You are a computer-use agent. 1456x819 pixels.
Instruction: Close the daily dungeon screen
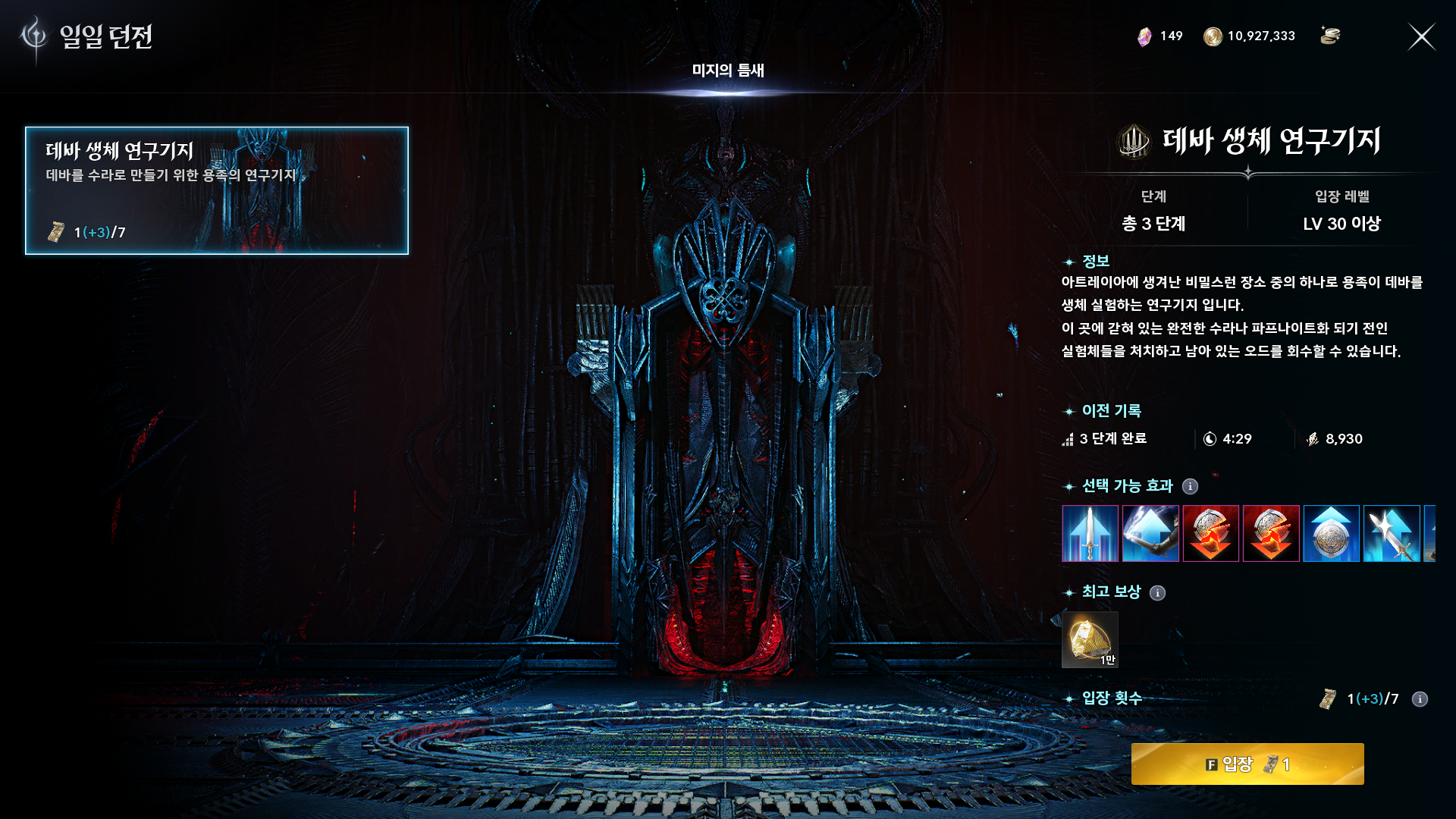[1421, 36]
